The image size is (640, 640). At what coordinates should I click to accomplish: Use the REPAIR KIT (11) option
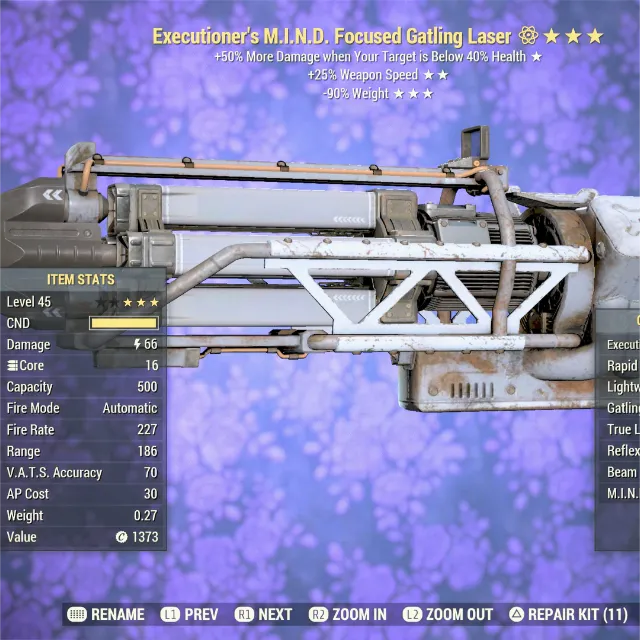567,614
